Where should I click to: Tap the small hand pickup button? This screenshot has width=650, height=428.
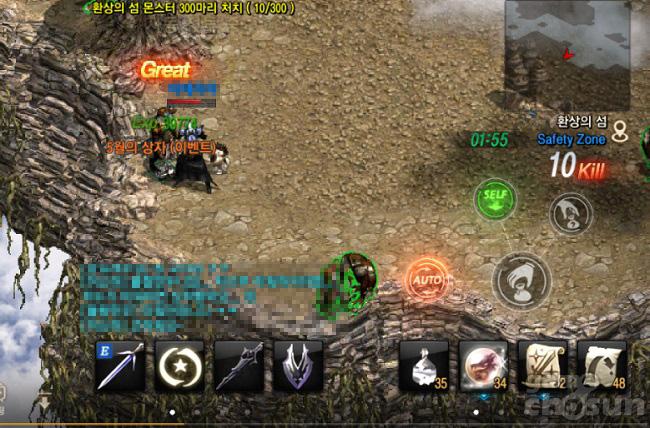(571, 213)
